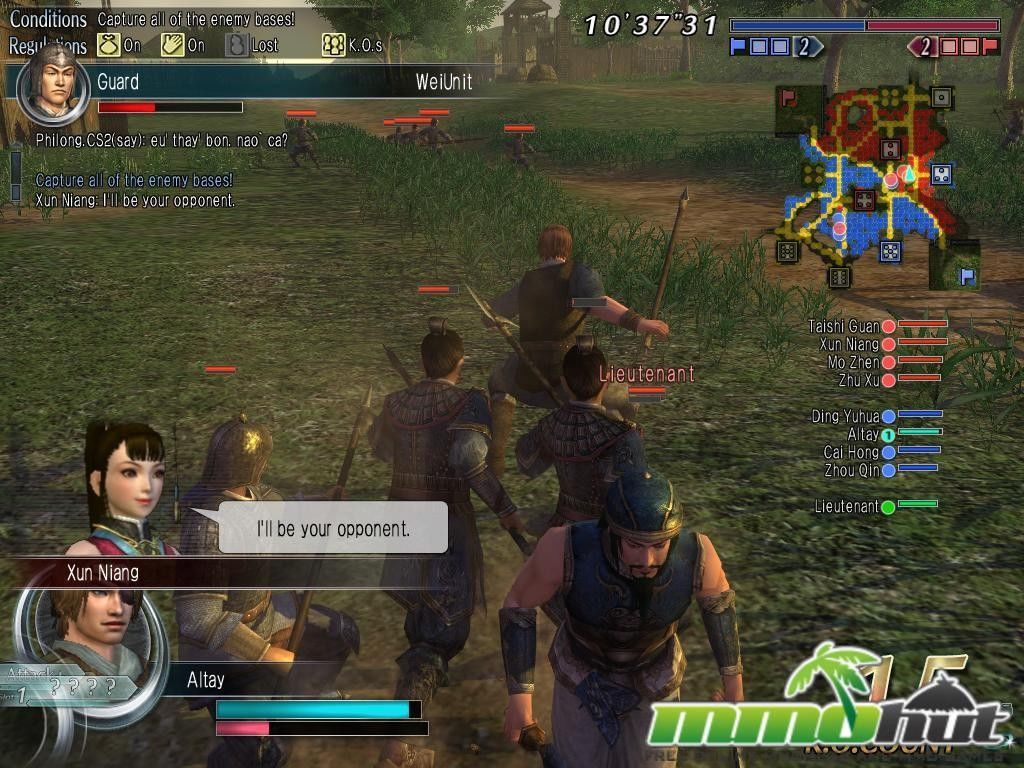Click the K.O.s regulation icon

tap(333, 45)
